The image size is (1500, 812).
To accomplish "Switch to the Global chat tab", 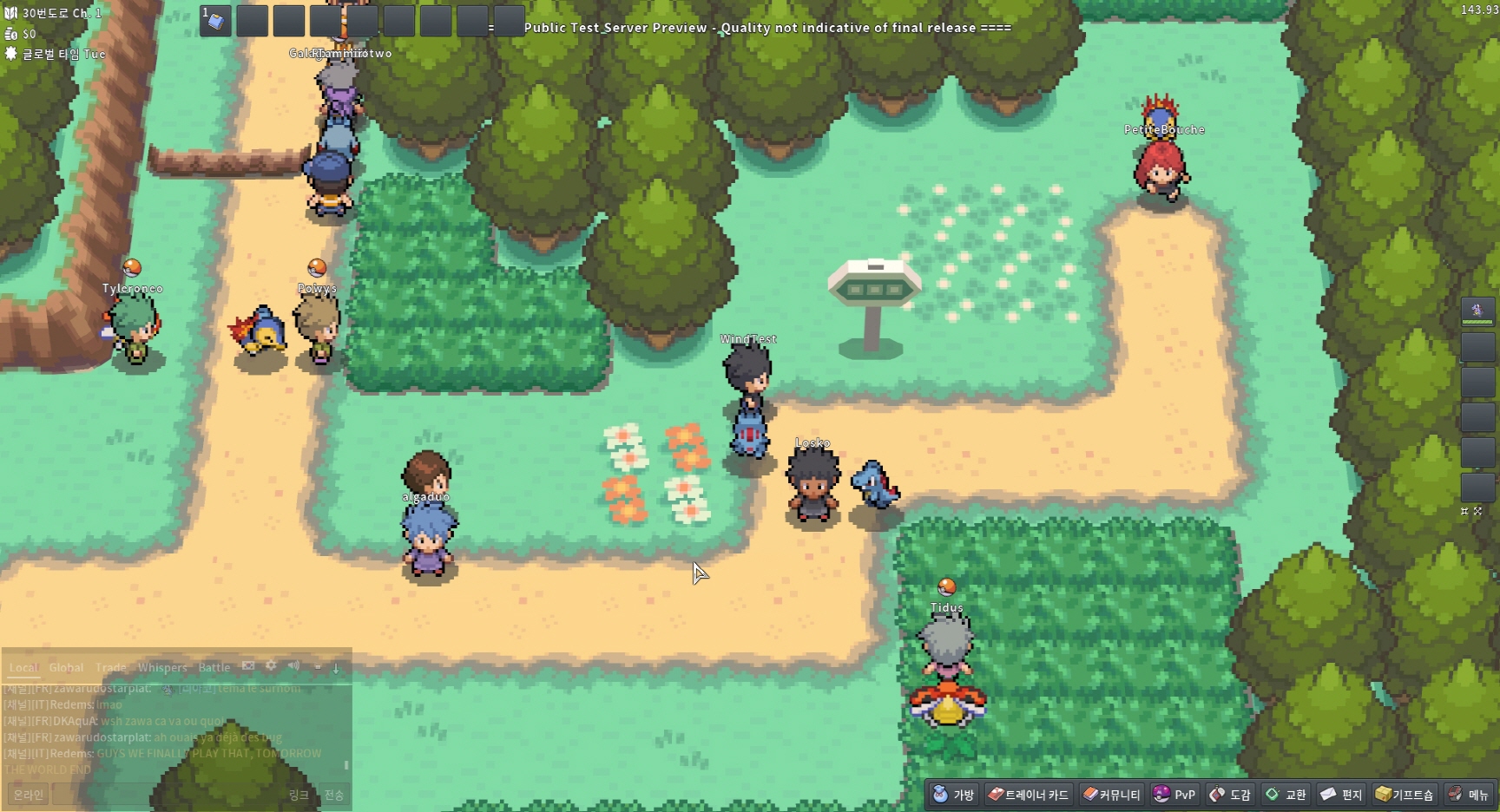I will point(66,667).
